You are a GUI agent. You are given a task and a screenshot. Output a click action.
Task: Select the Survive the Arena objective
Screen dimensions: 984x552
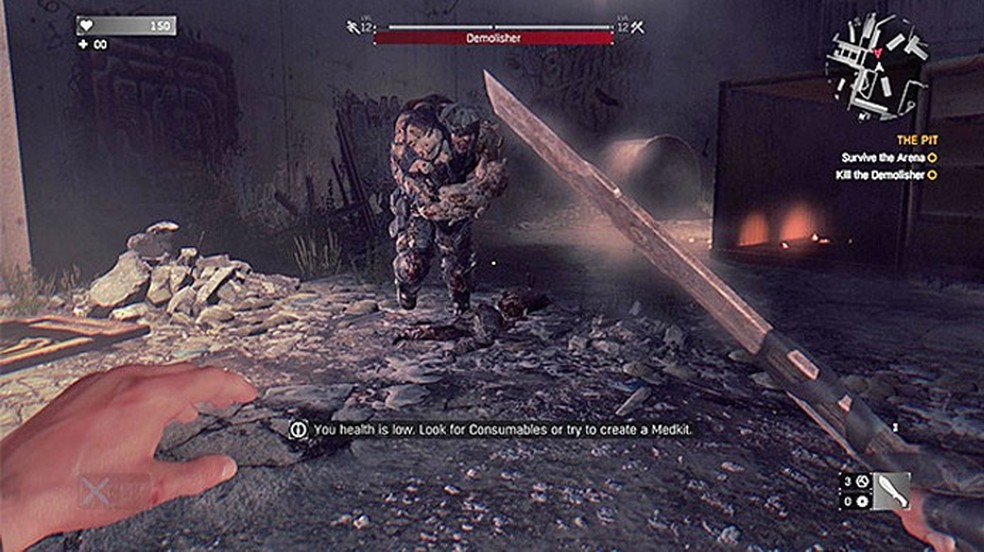(x=884, y=157)
